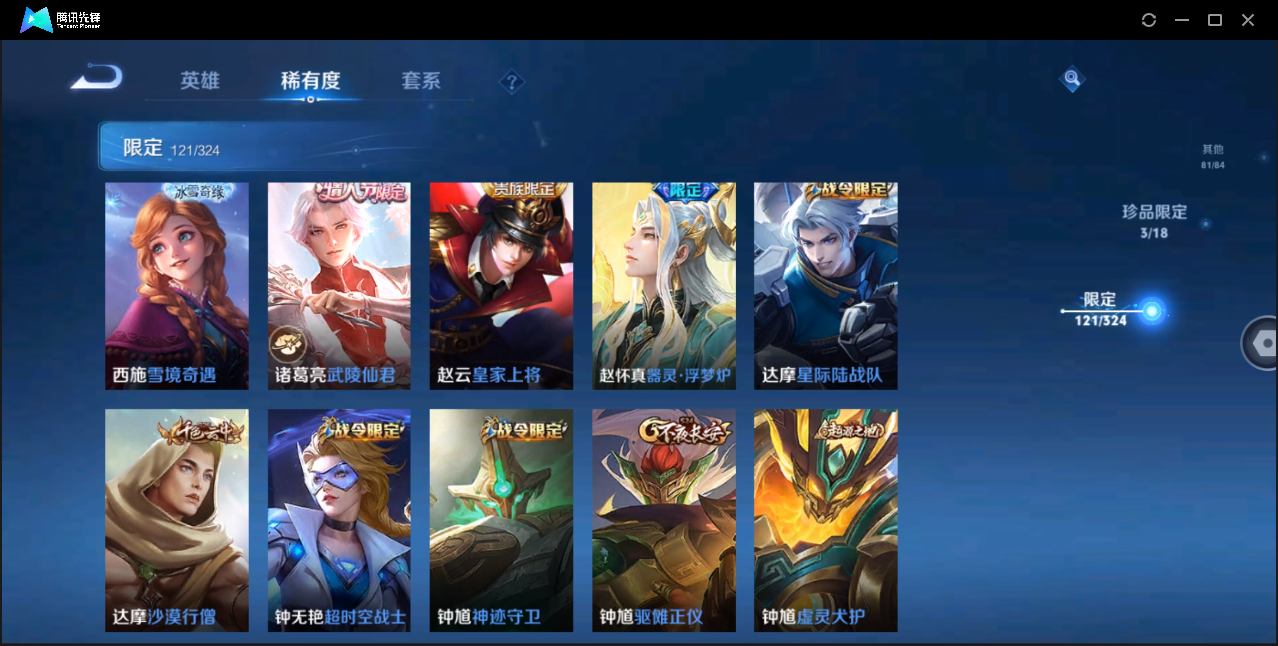The width and height of the screenshot is (1278, 646).
Task: Click the magnifier search icon
Action: point(1071,79)
